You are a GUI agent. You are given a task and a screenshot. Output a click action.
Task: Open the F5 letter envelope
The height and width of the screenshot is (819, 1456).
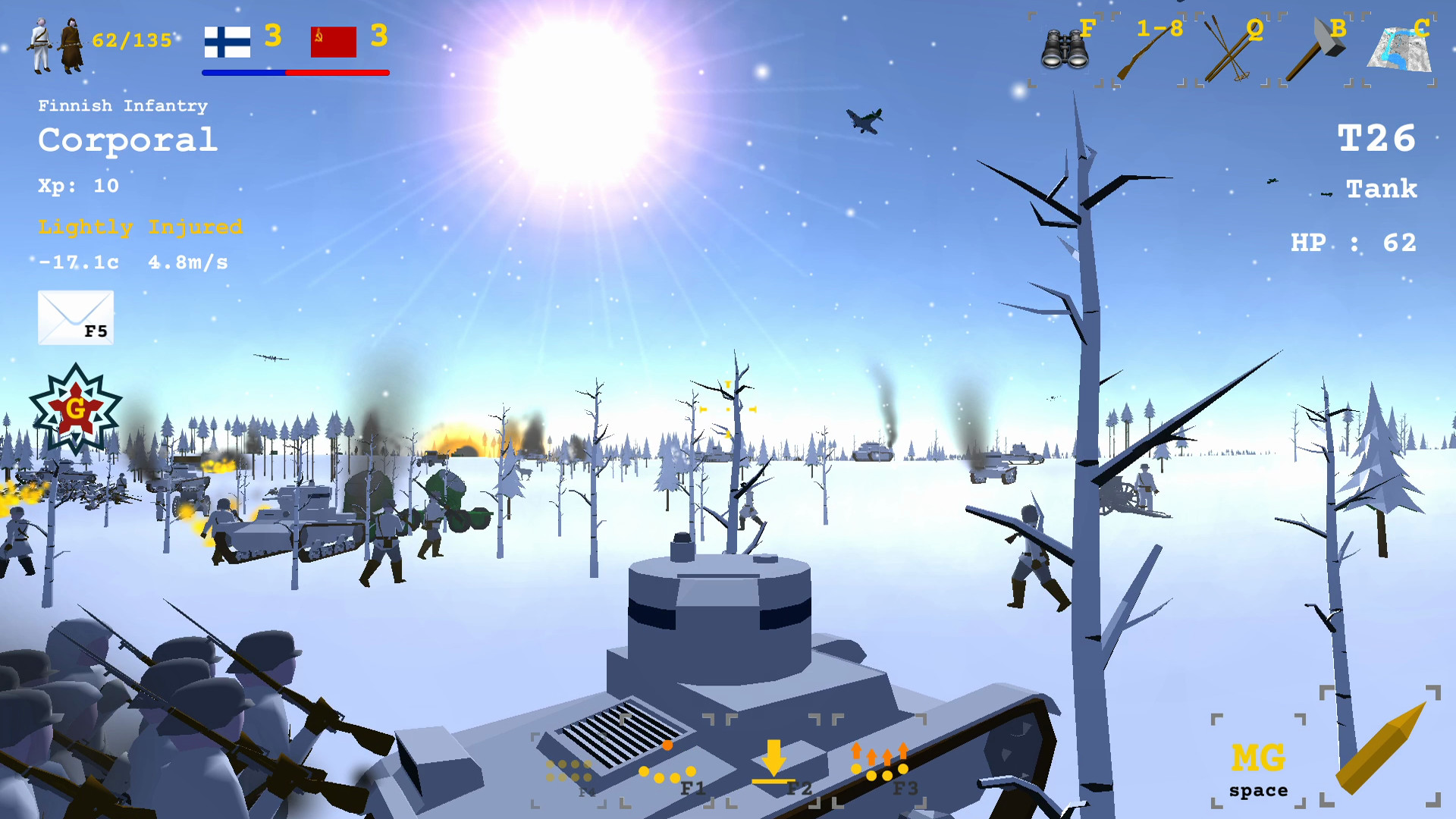[75, 317]
